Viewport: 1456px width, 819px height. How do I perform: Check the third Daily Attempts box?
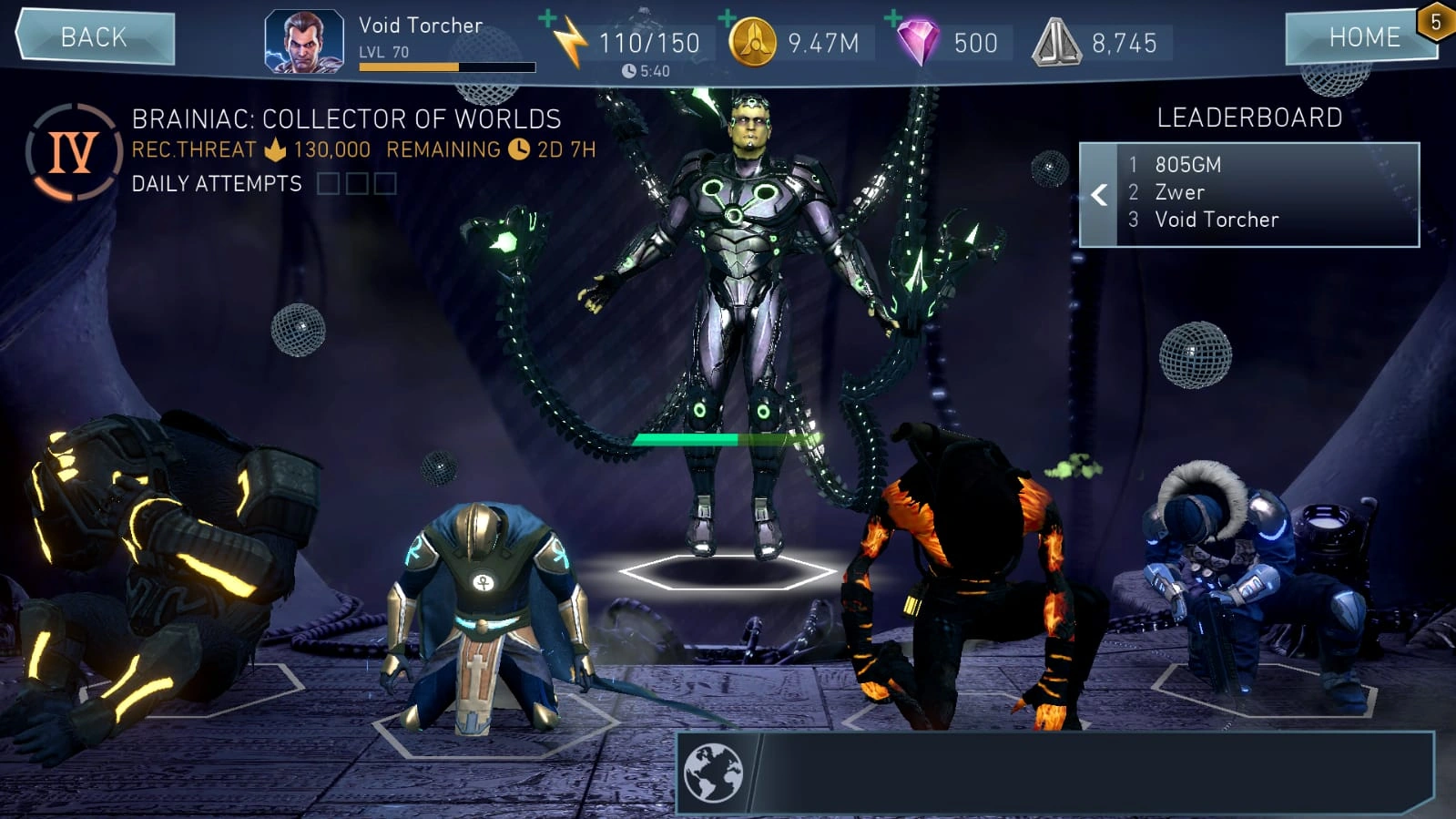click(x=386, y=184)
